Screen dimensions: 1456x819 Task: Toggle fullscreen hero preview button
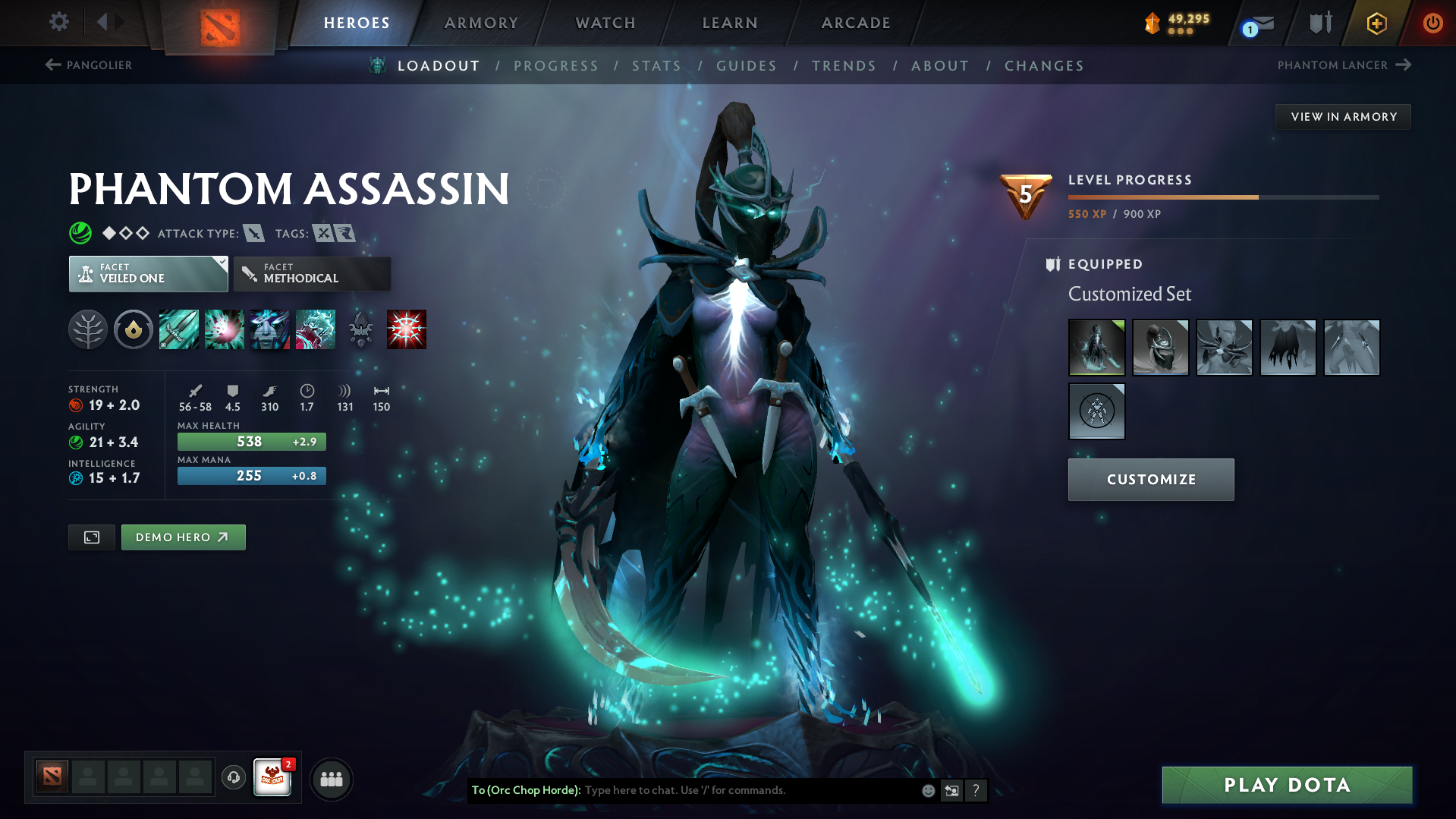(91, 537)
